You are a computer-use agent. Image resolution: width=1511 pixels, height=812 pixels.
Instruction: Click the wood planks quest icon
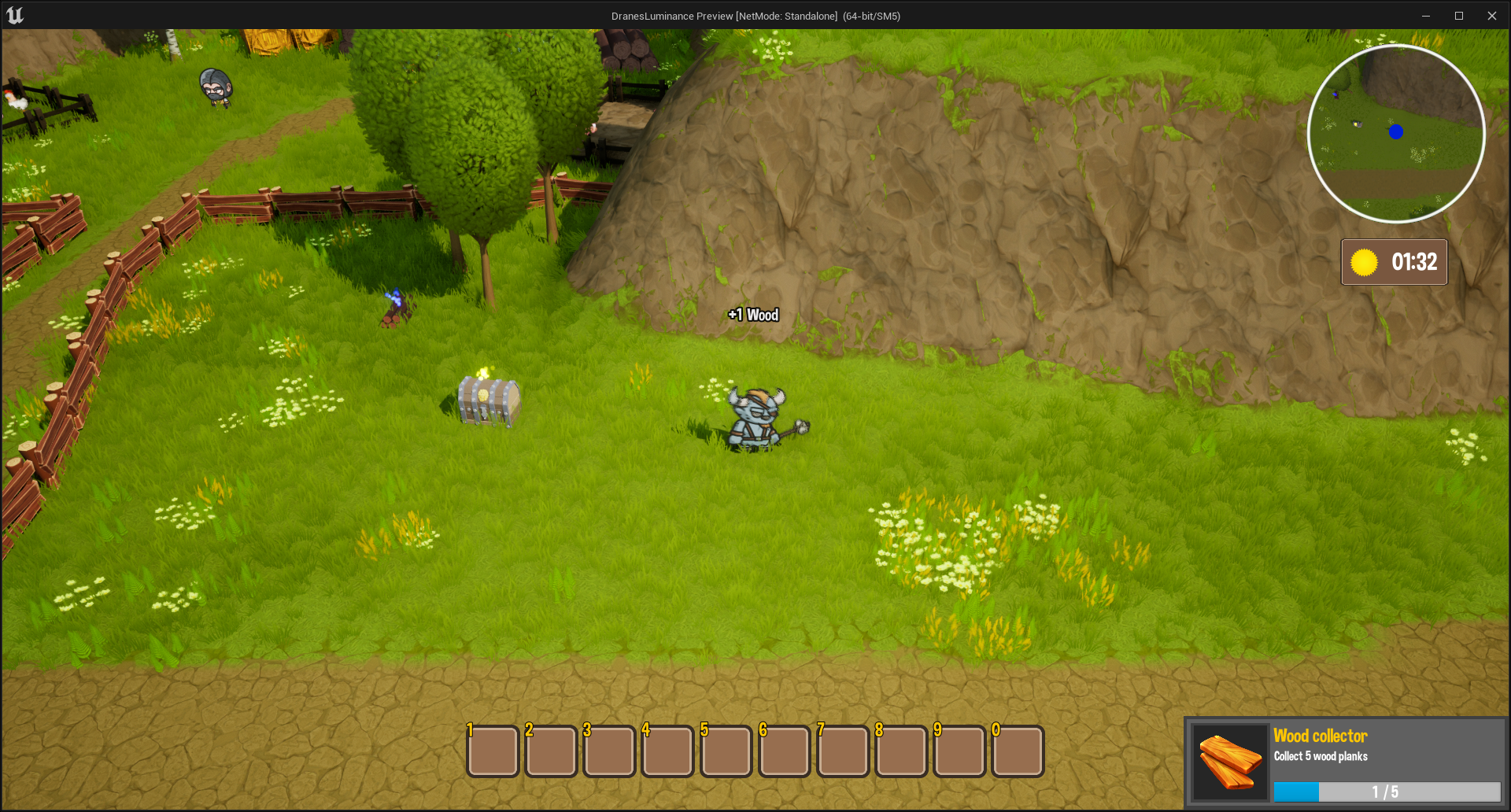click(1229, 762)
